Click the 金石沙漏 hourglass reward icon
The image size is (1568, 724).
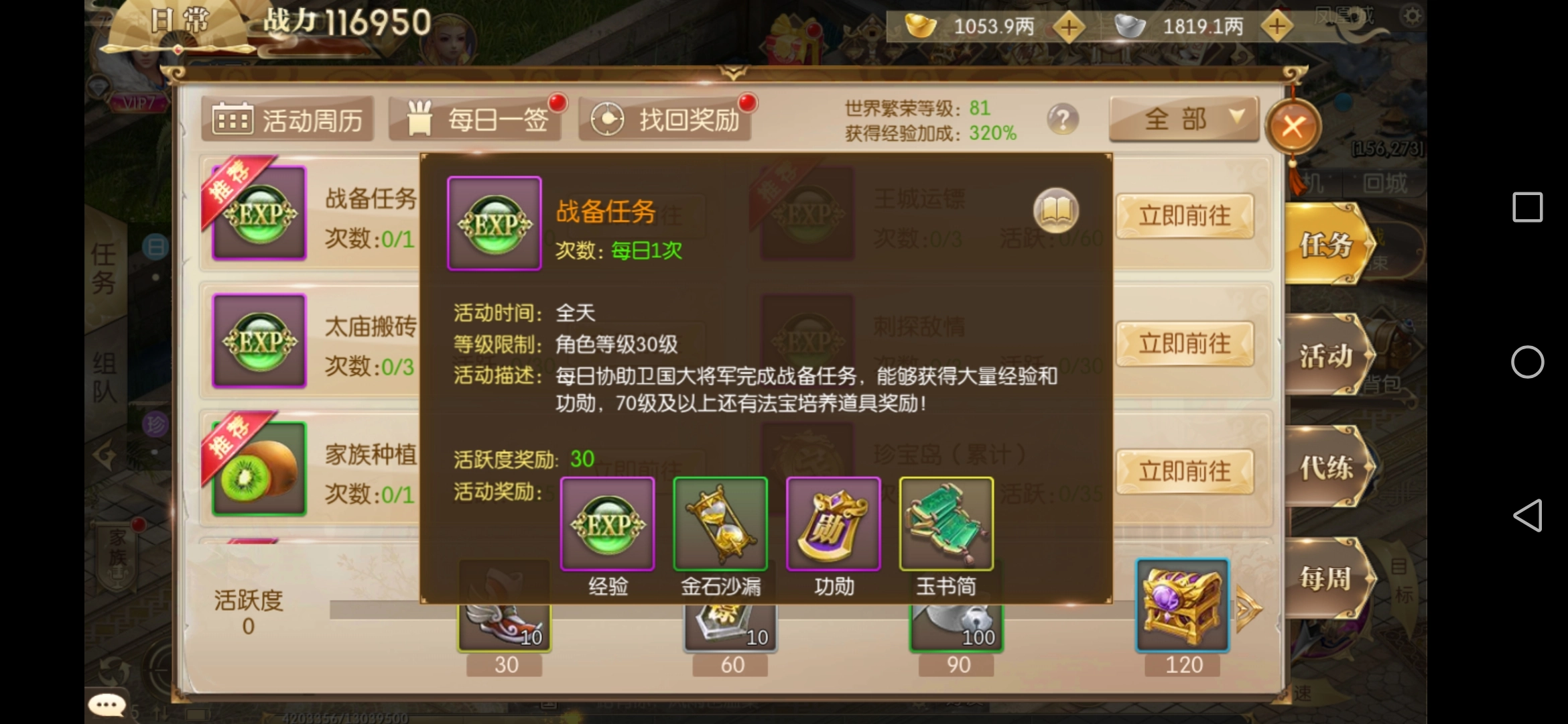pyautogui.click(x=720, y=525)
